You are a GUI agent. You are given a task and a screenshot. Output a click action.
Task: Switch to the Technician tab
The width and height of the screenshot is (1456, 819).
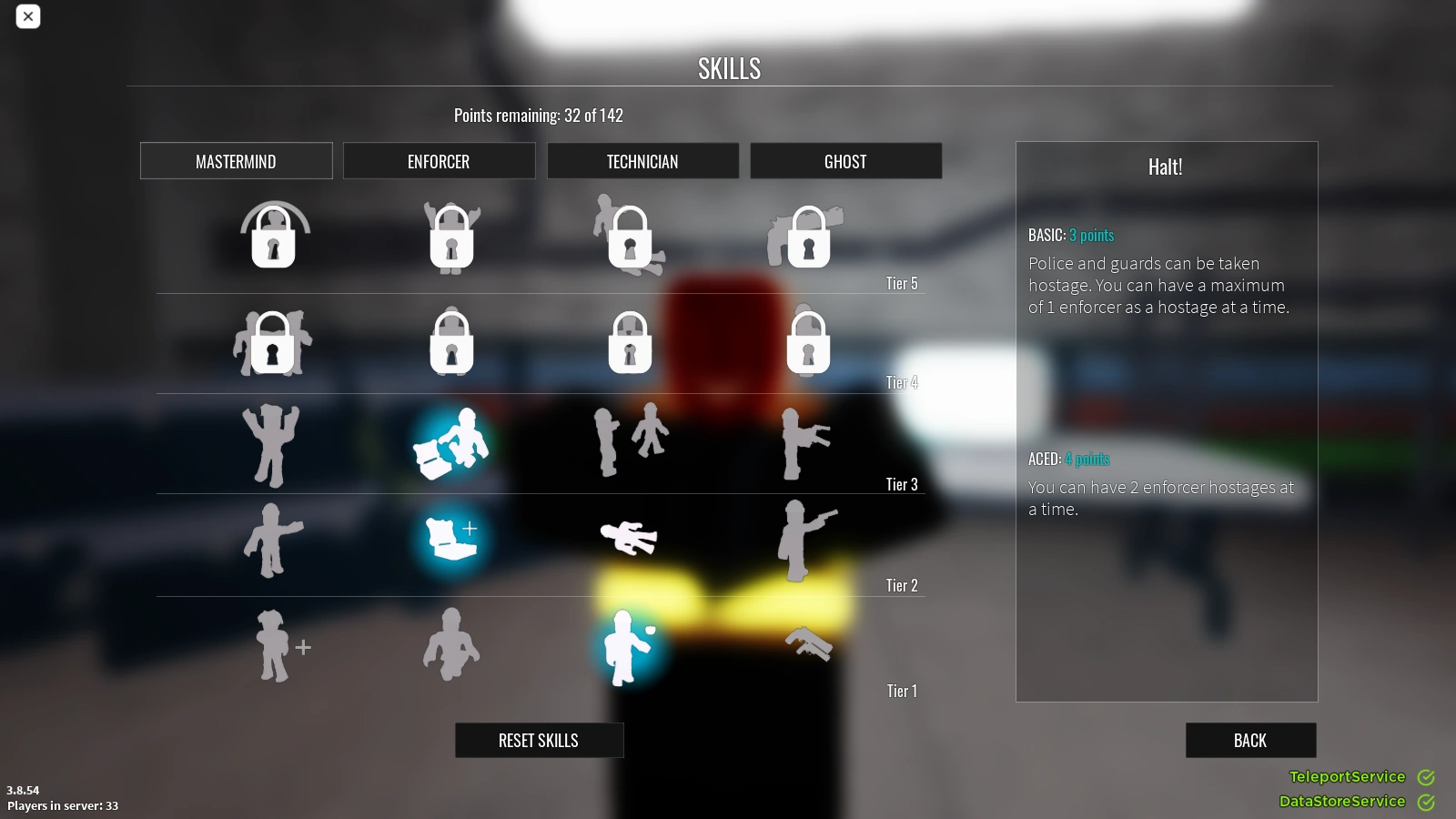point(642,161)
